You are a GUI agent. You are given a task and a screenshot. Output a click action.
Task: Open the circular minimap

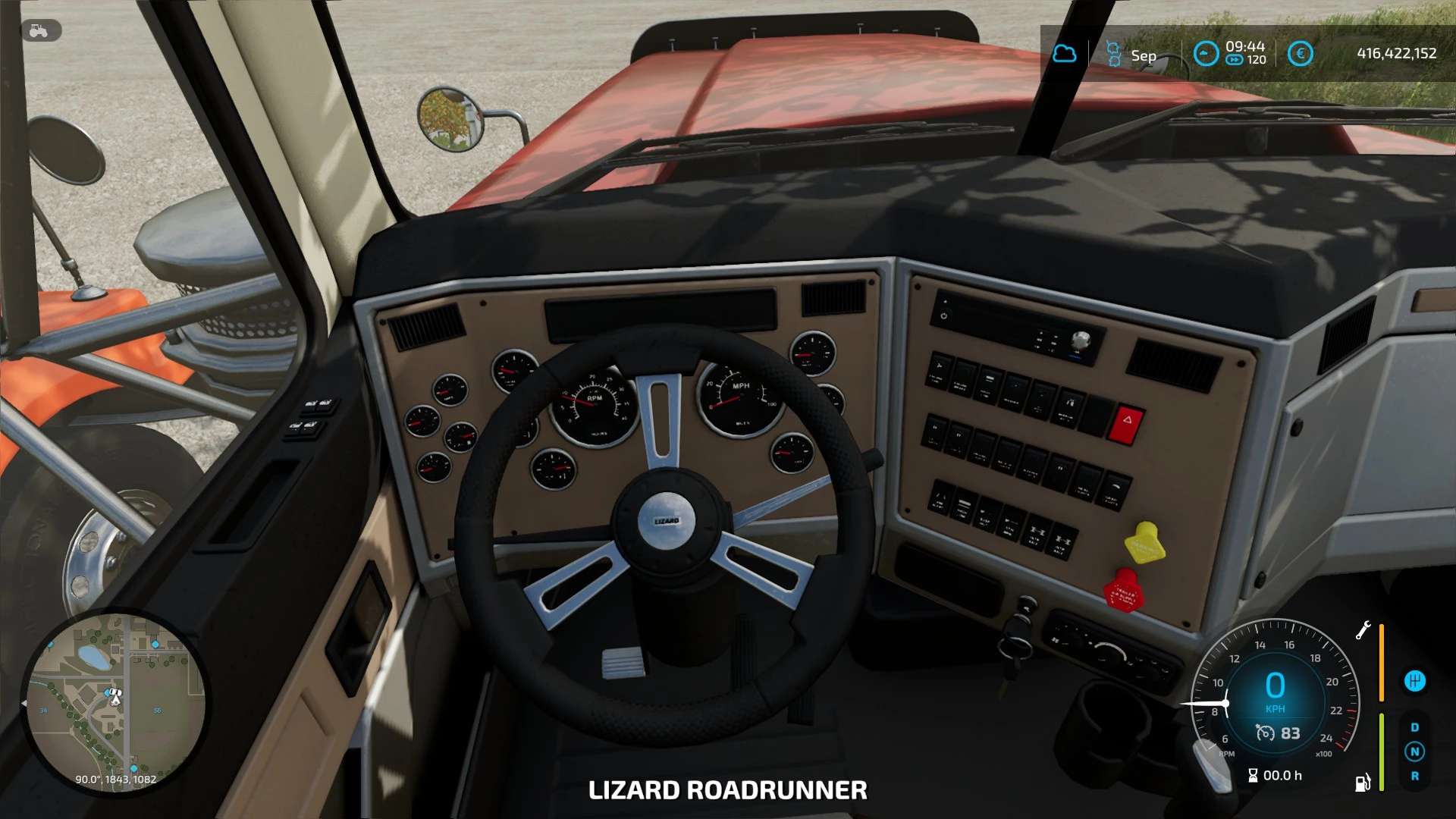point(115,702)
